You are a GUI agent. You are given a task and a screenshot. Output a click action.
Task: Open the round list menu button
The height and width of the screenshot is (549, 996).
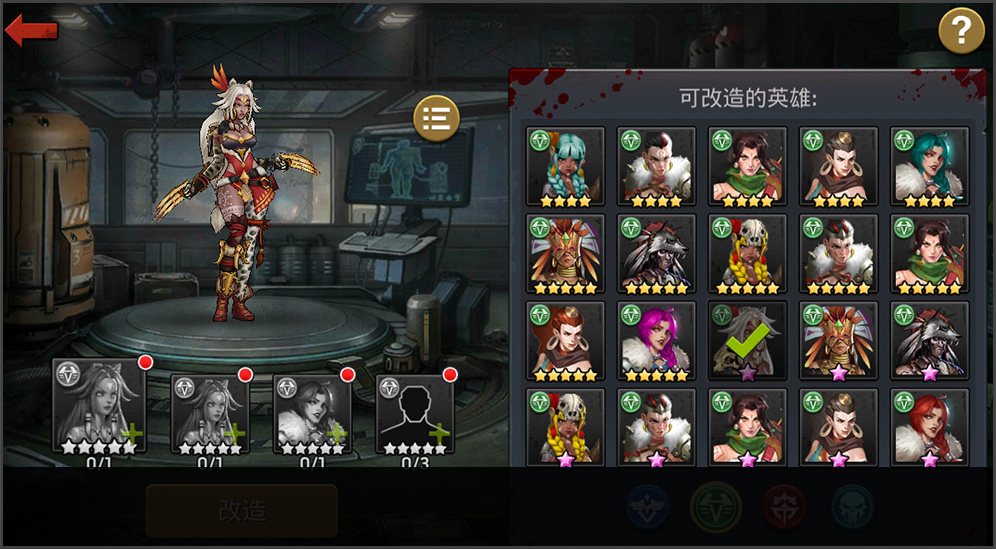436,118
